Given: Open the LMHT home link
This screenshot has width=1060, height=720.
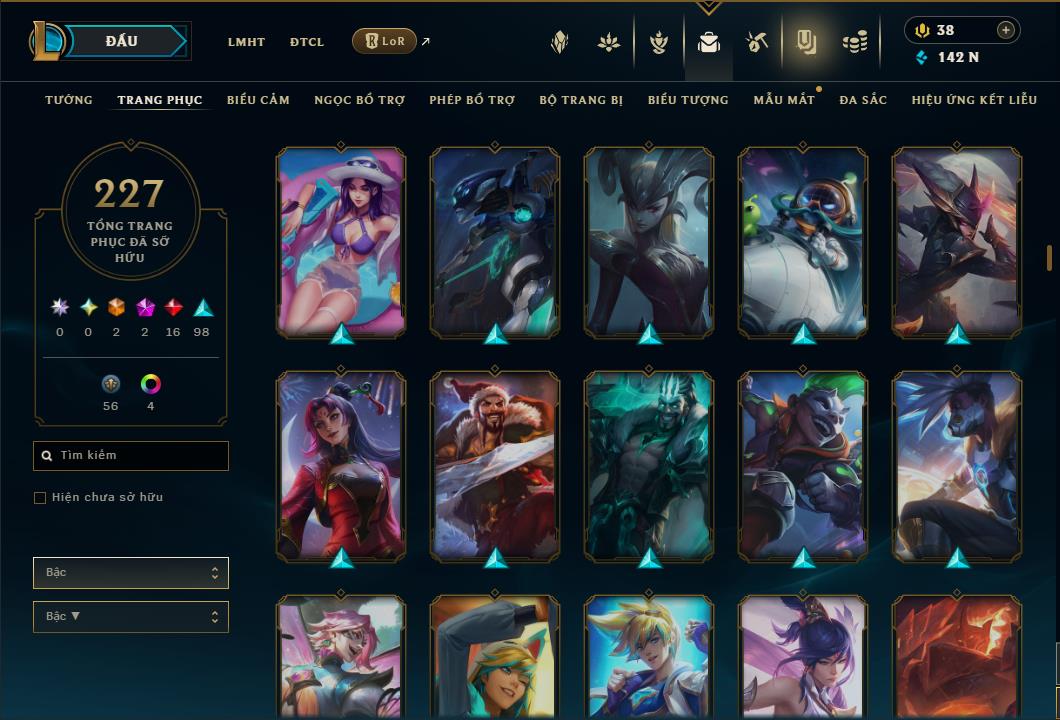Looking at the screenshot, I should [246, 42].
